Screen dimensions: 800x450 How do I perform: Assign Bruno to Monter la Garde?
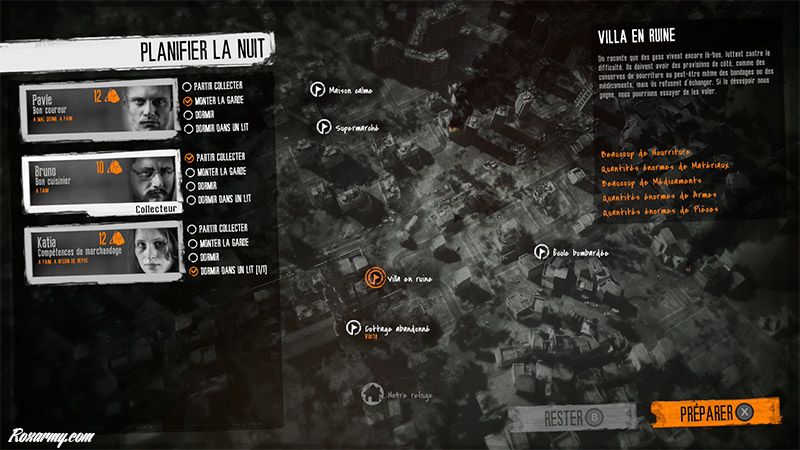point(190,172)
